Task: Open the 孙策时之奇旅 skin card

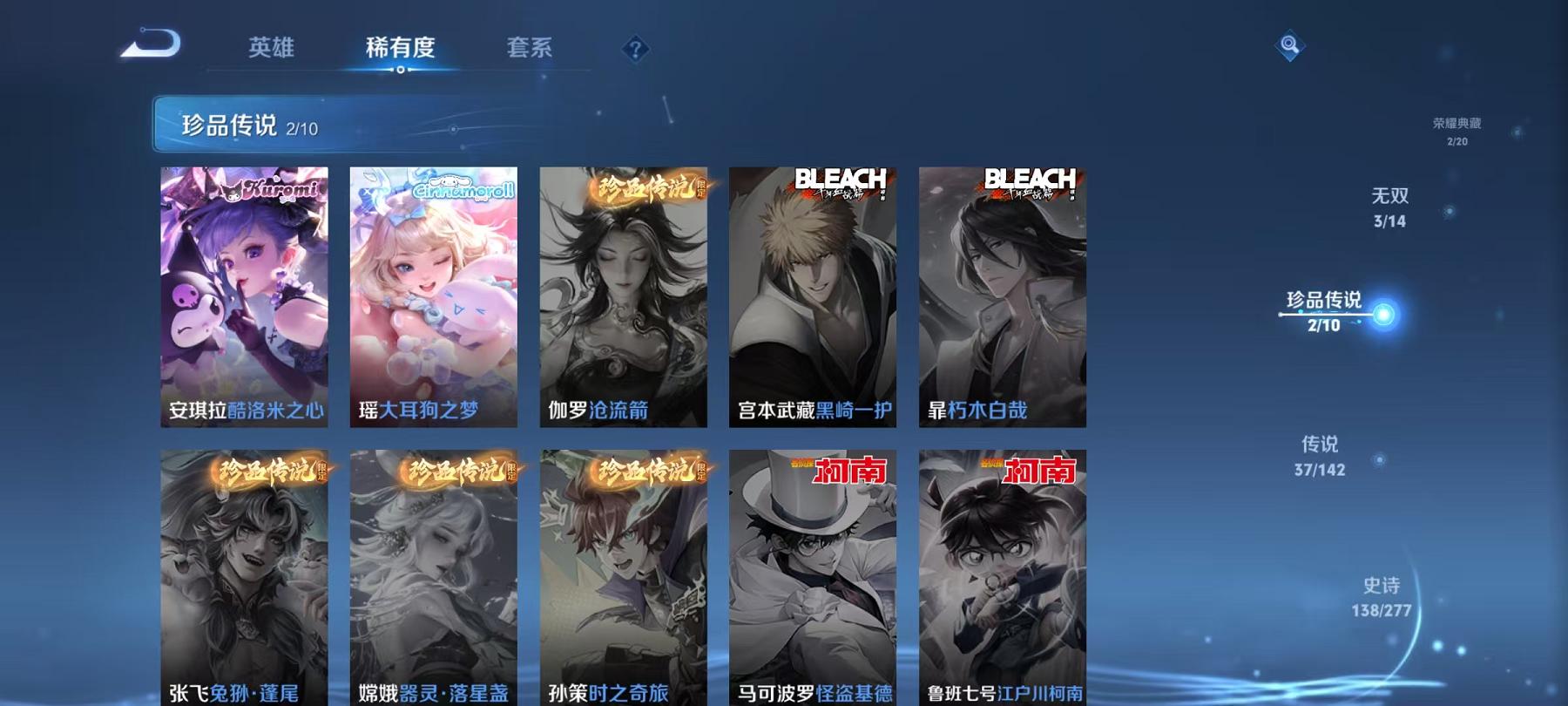Action: tap(622, 575)
